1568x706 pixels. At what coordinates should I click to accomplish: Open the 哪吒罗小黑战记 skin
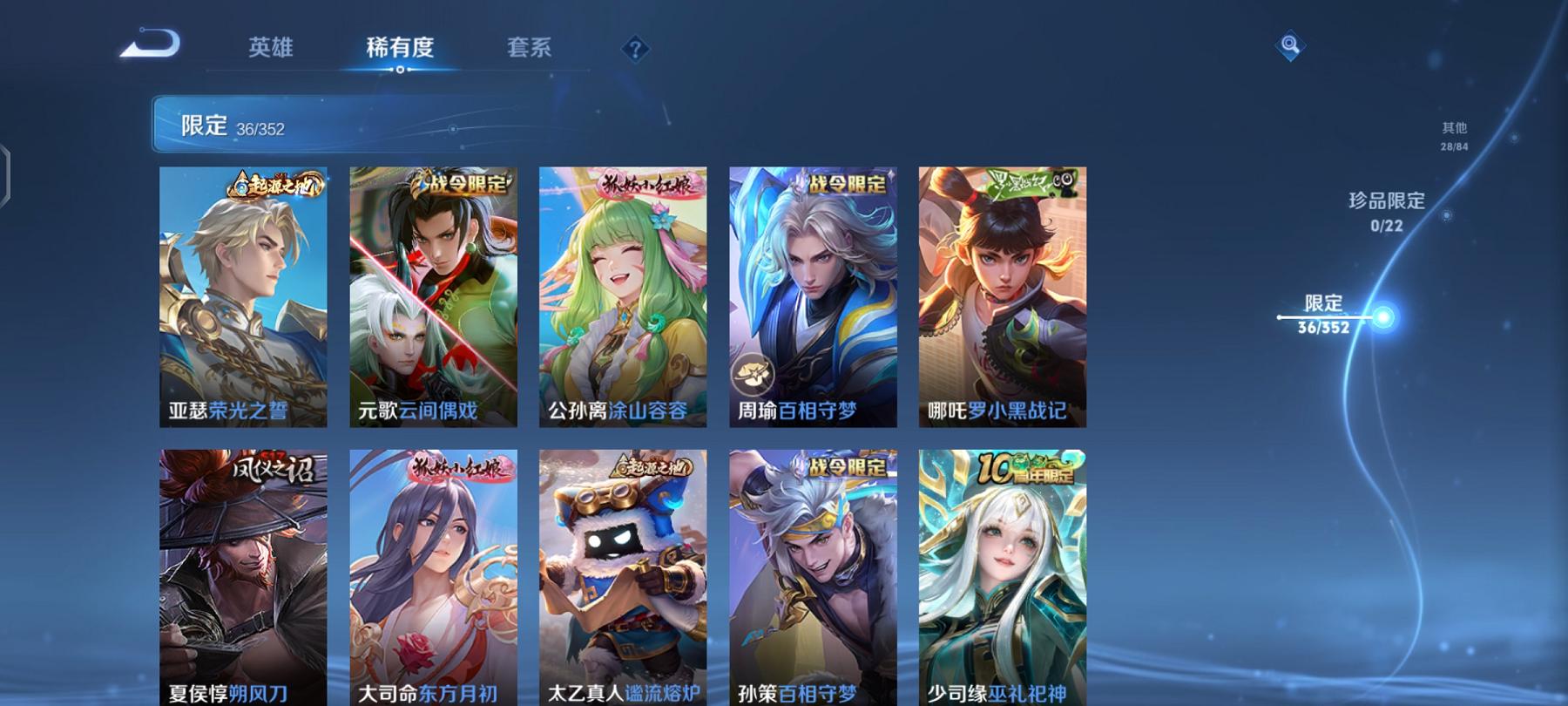(x=1002, y=296)
